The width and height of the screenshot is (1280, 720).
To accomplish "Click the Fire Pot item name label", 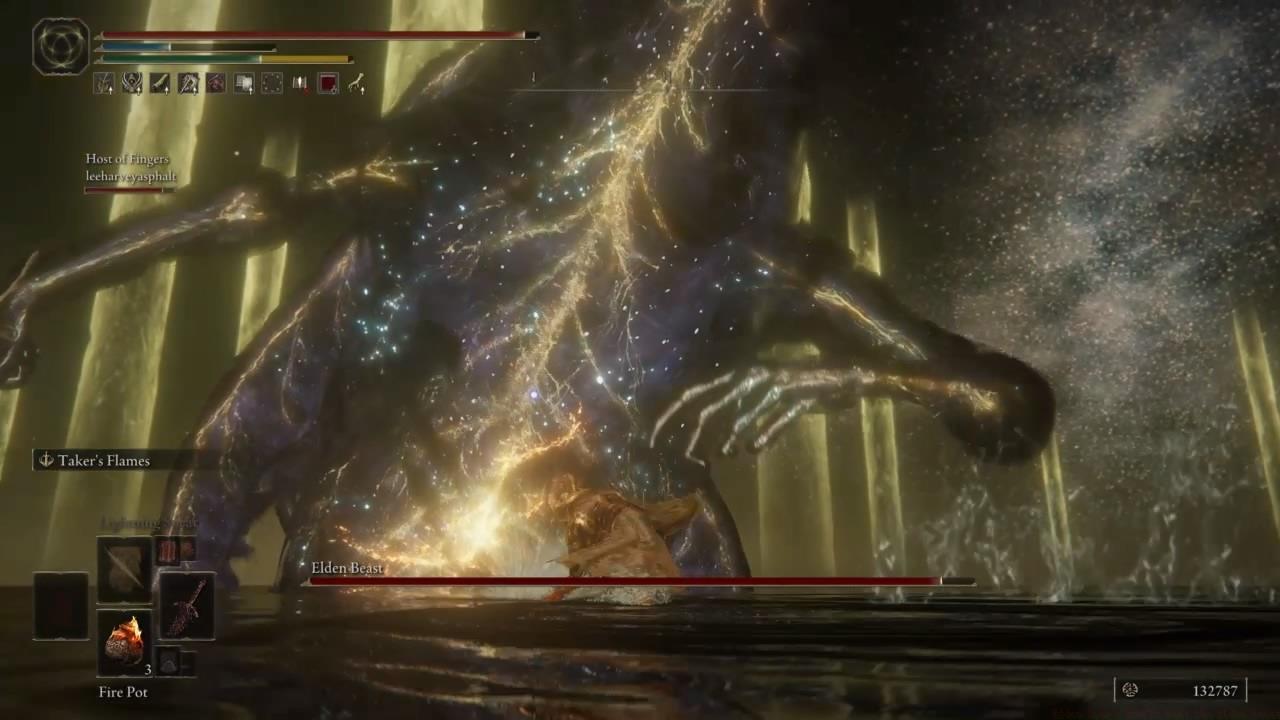I will tap(123, 691).
